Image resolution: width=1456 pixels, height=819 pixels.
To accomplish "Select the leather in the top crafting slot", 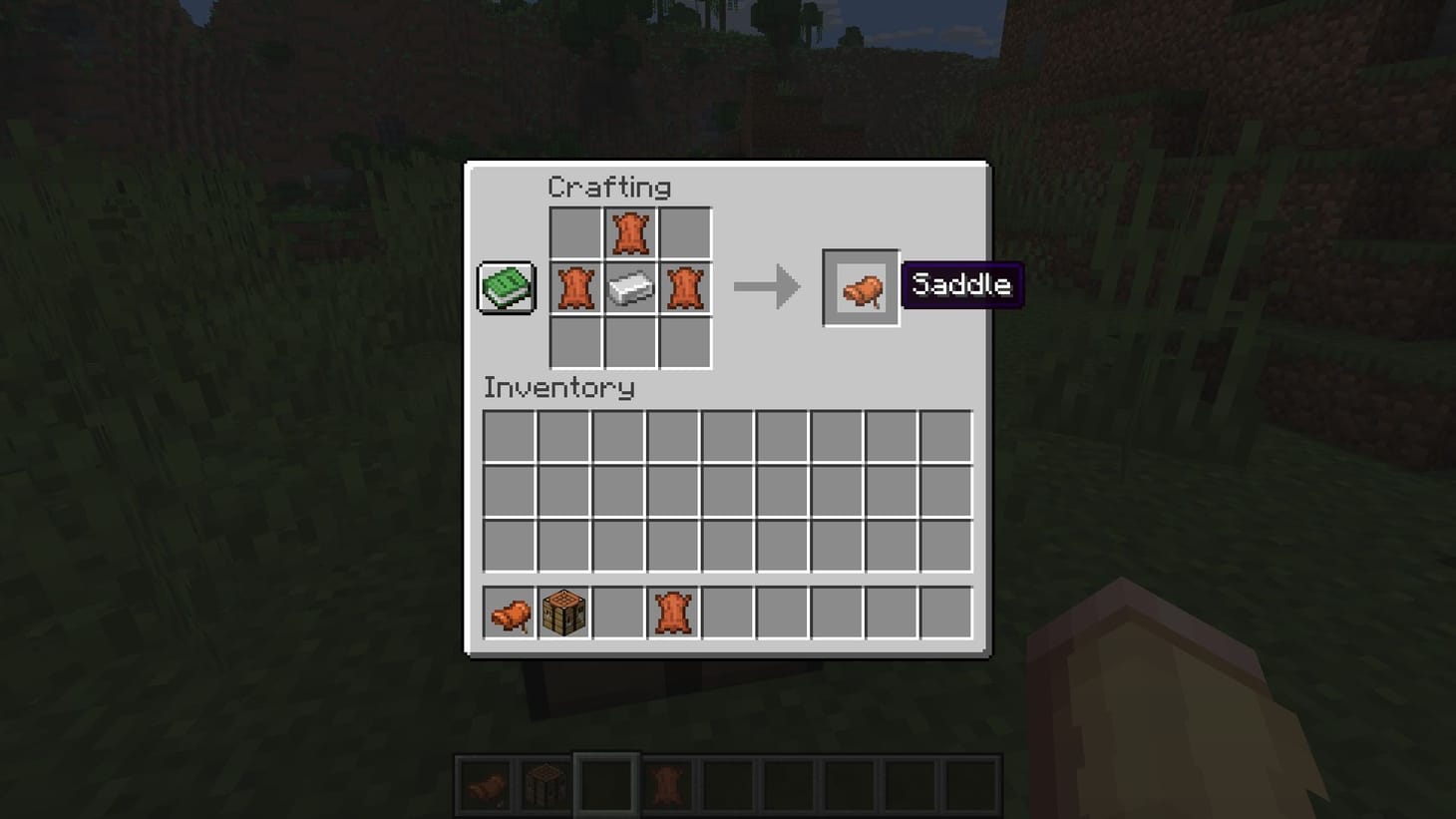I will tap(630, 233).
